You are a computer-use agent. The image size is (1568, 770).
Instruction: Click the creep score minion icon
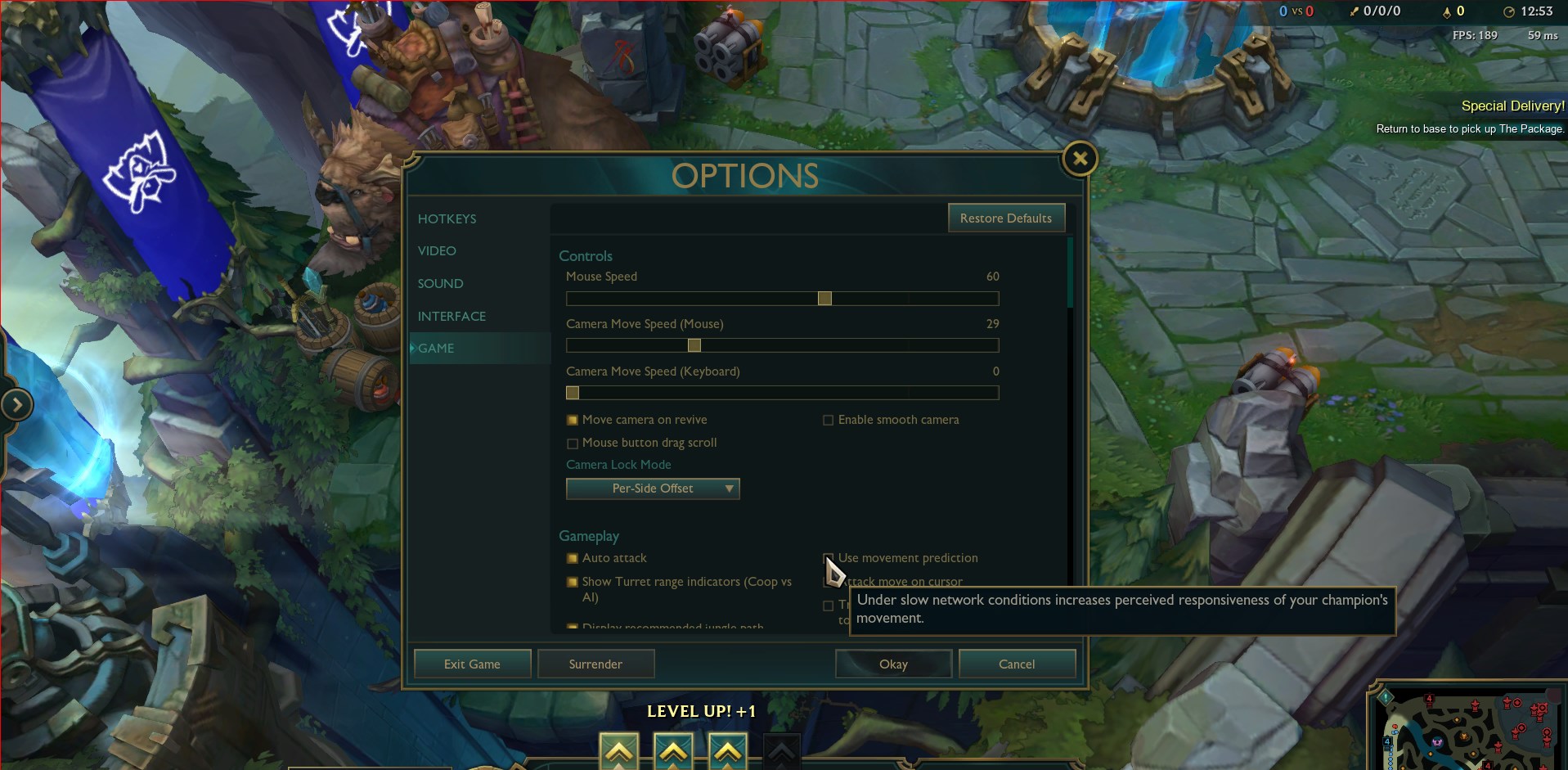click(x=1445, y=11)
